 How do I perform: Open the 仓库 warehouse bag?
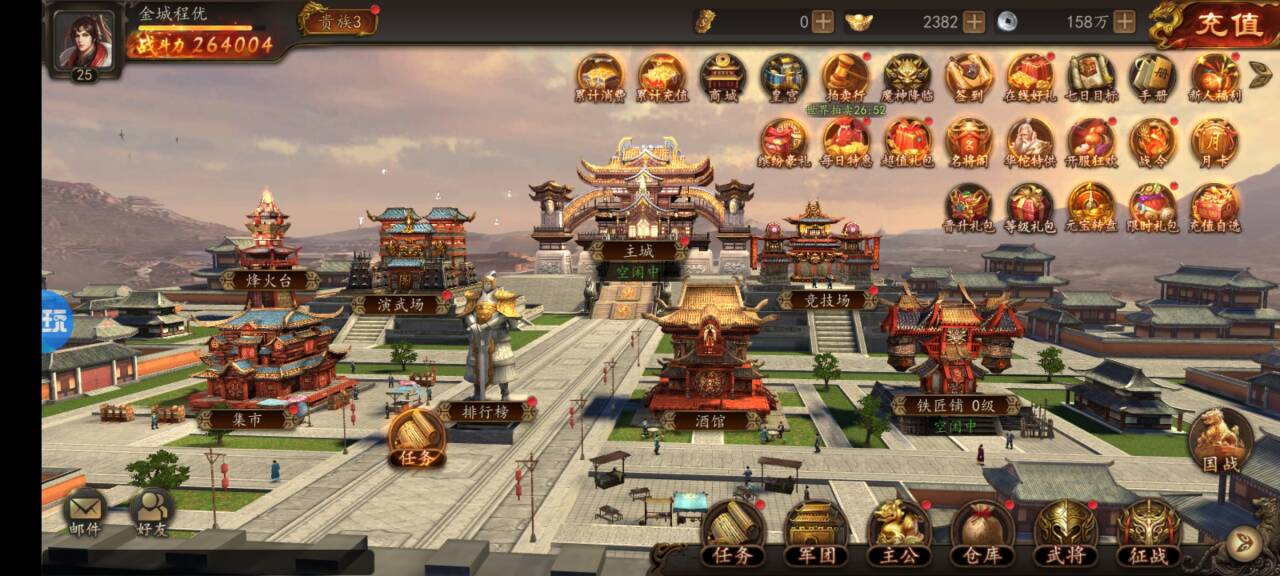[982, 534]
